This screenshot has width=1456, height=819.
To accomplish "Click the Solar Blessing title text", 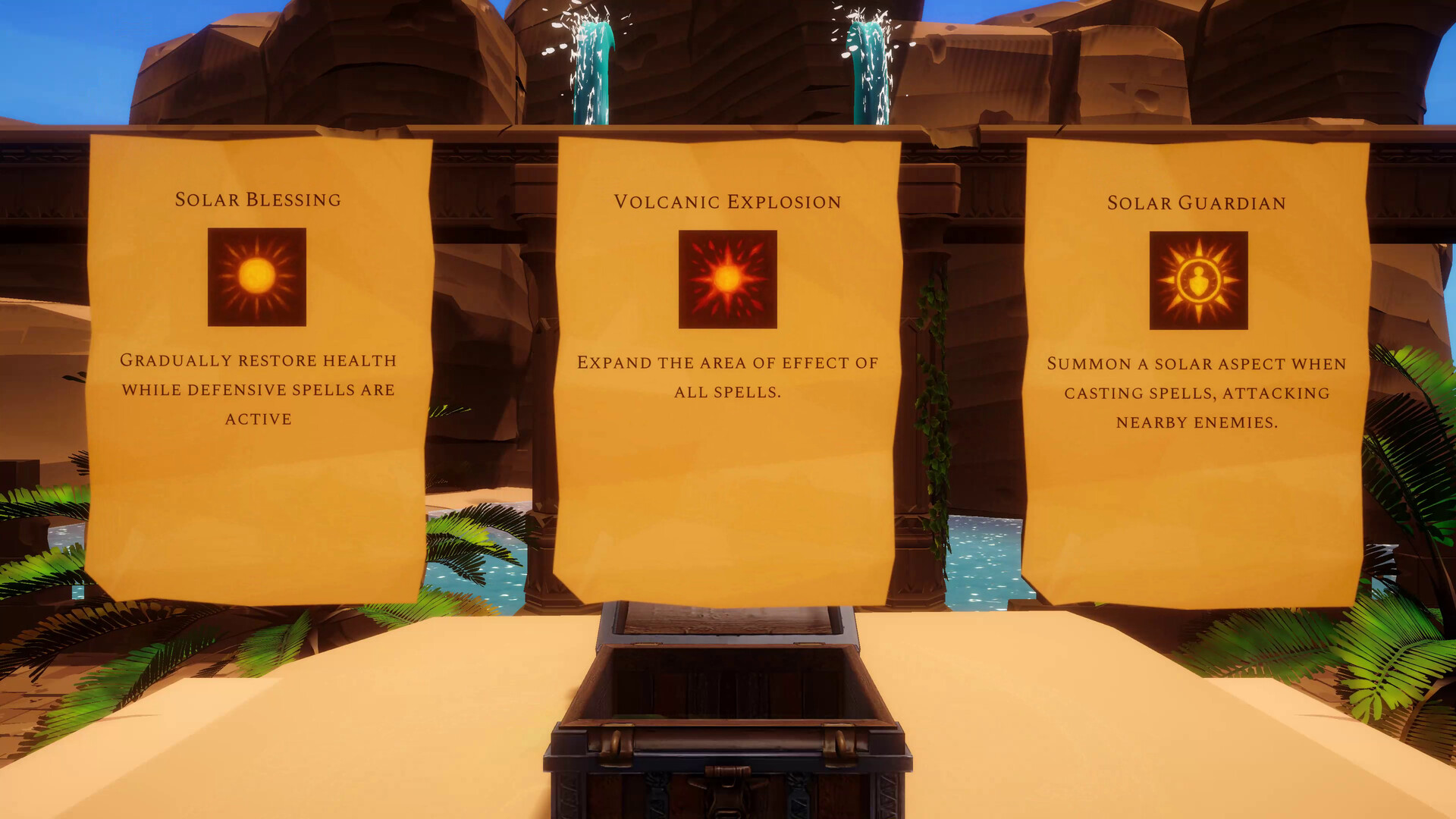I will tap(258, 200).
